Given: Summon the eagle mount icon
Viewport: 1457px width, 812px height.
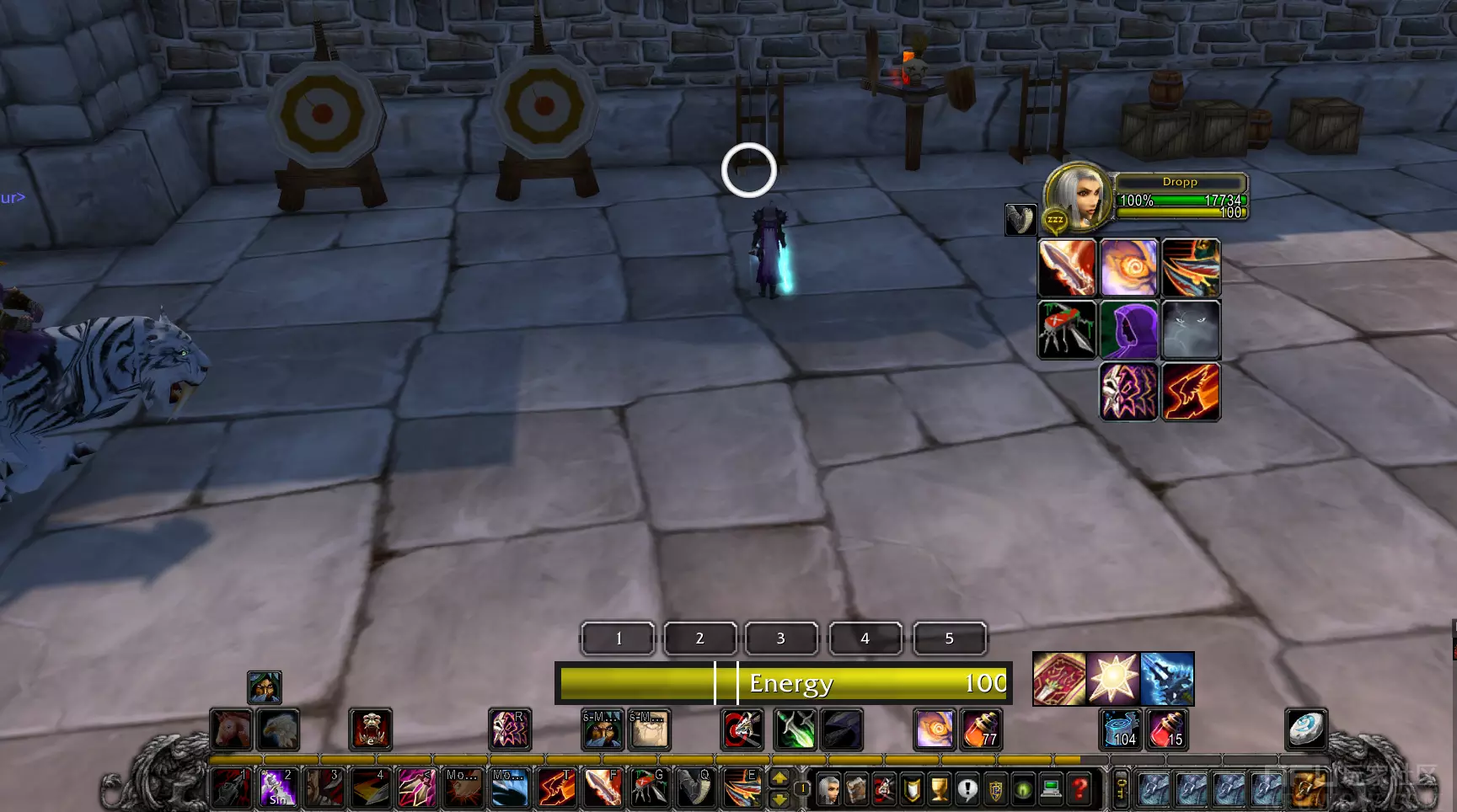Looking at the screenshot, I should (x=278, y=729).
